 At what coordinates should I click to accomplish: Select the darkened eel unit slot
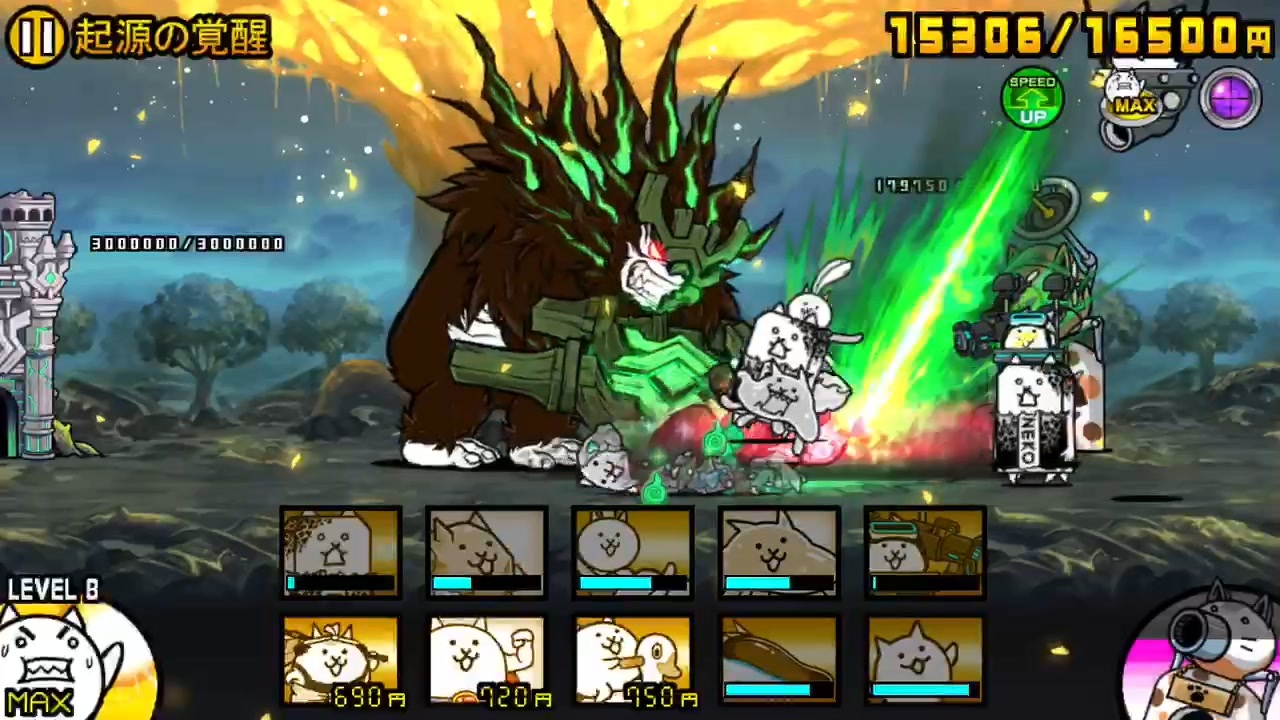[x=779, y=660]
